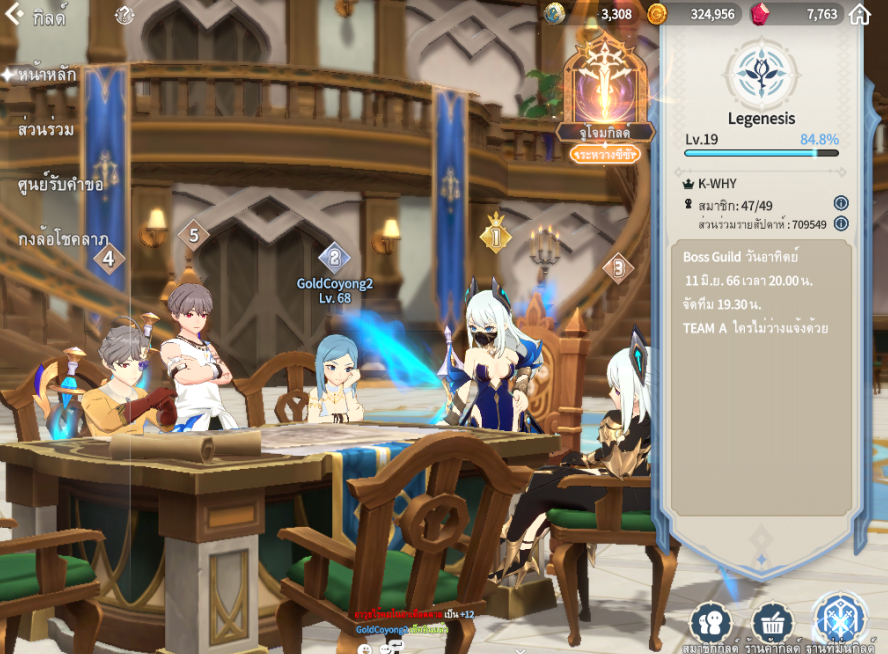Open the question mark help icon

[124, 15]
